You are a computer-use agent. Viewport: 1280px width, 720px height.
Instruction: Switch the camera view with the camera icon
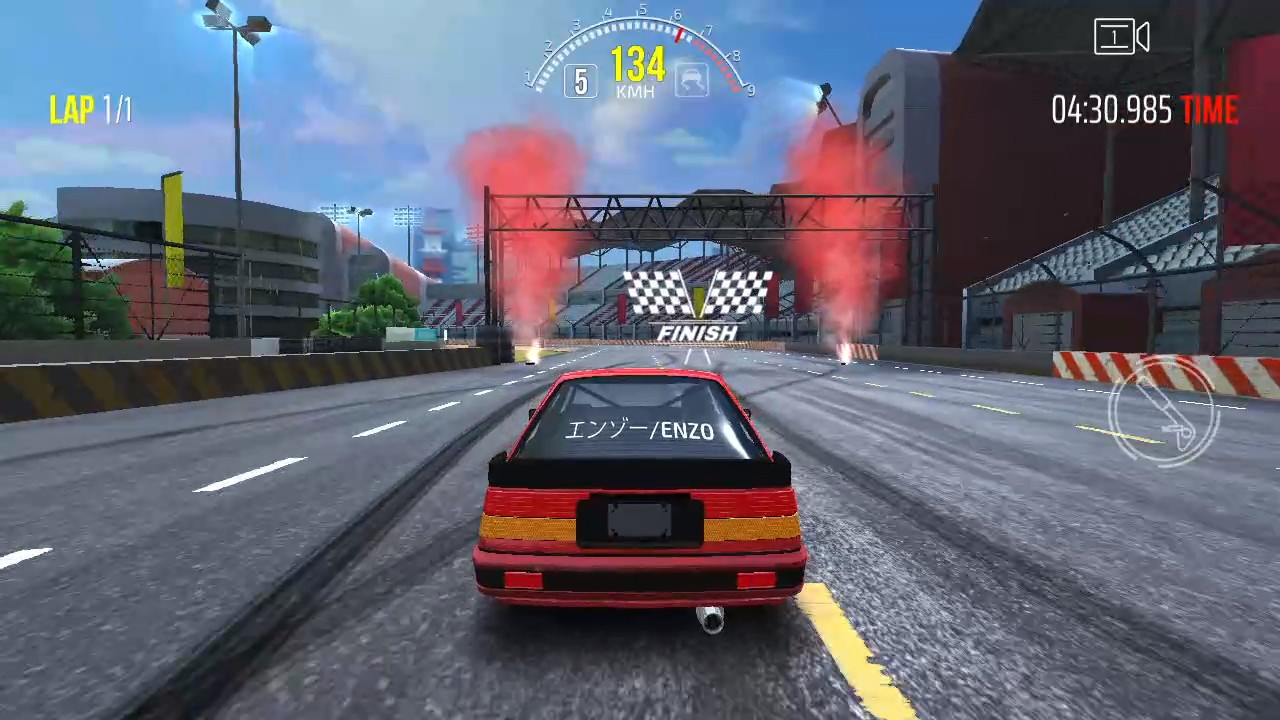coord(1121,38)
